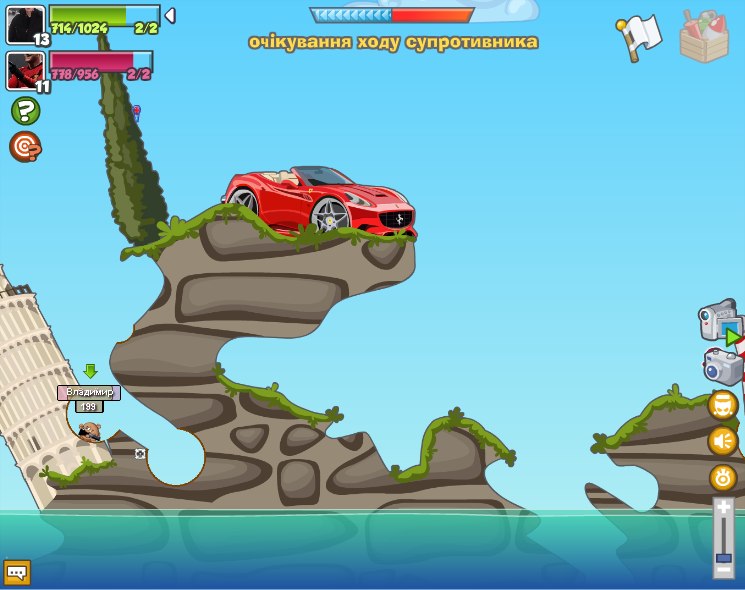Open the weapons crate

click(x=704, y=37)
